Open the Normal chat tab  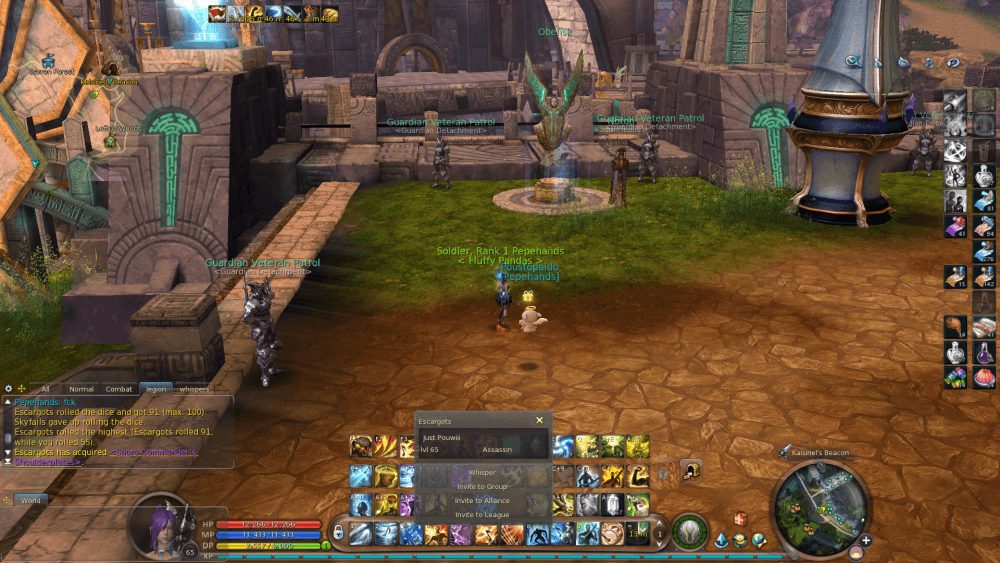[x=81, y=389]
